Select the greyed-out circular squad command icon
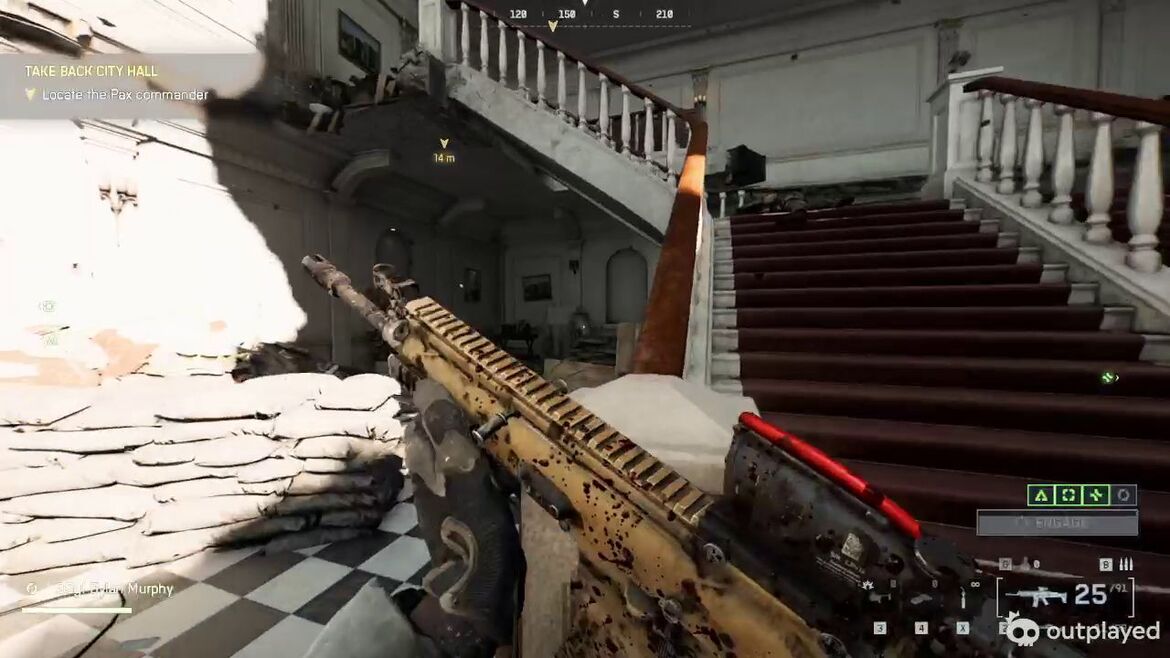This screenshot has height=658, width=1170. [1124, 495]
